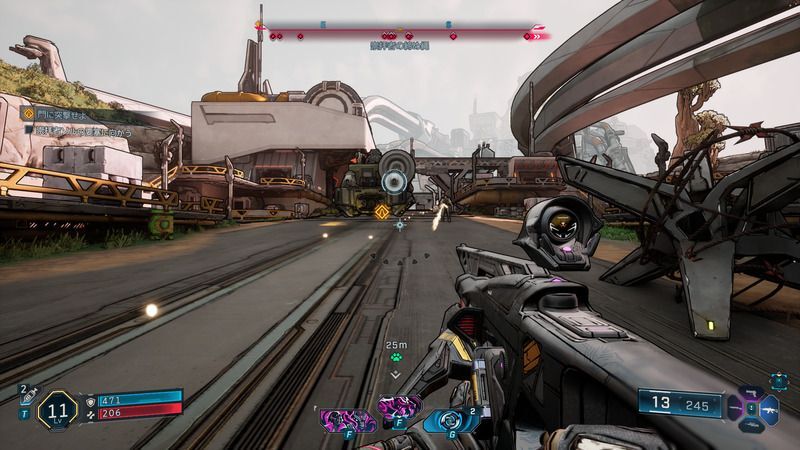The width and height of the screenshot is (800, 450).
Task: Switch to the left weapon wheel slot
Action: (x=734, y=408)
